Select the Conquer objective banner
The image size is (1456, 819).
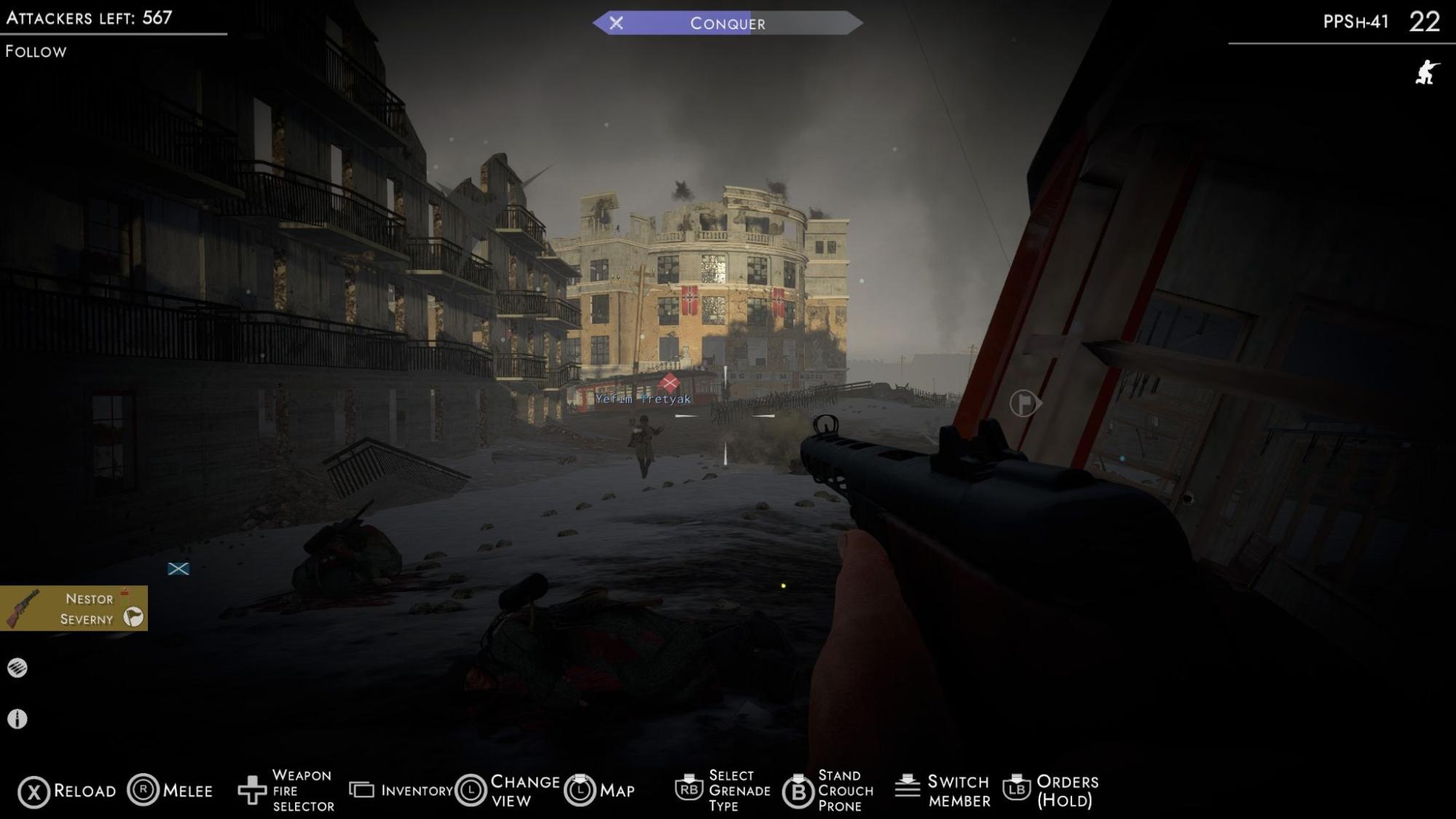727,23
